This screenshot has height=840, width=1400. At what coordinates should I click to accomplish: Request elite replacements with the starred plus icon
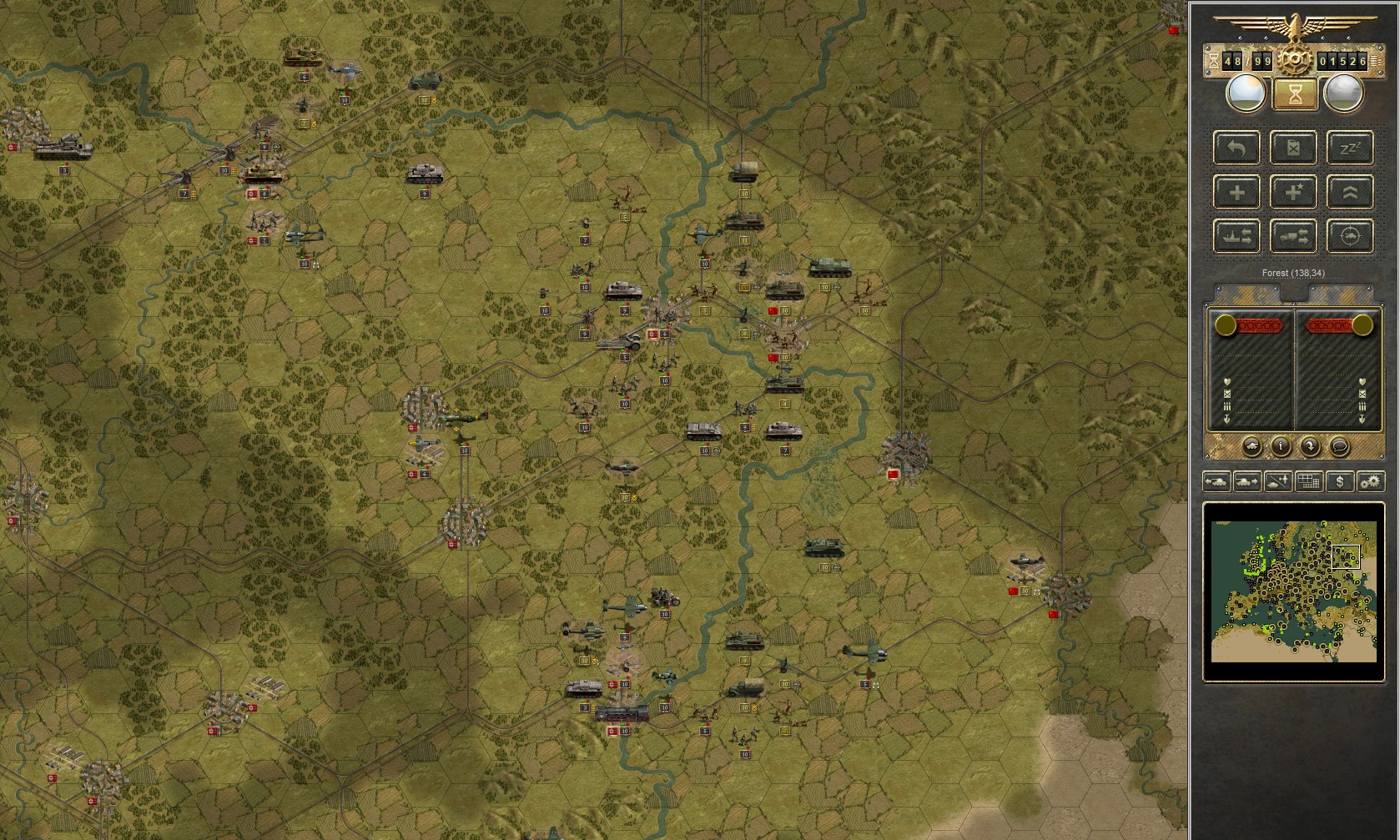coord(1293,192)
